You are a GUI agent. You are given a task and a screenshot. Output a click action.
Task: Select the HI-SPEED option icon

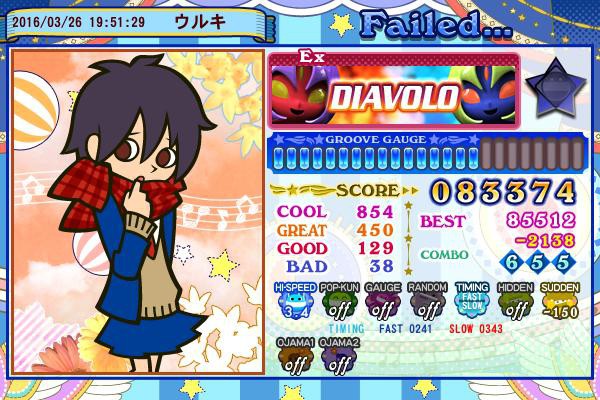coord(294,300)
